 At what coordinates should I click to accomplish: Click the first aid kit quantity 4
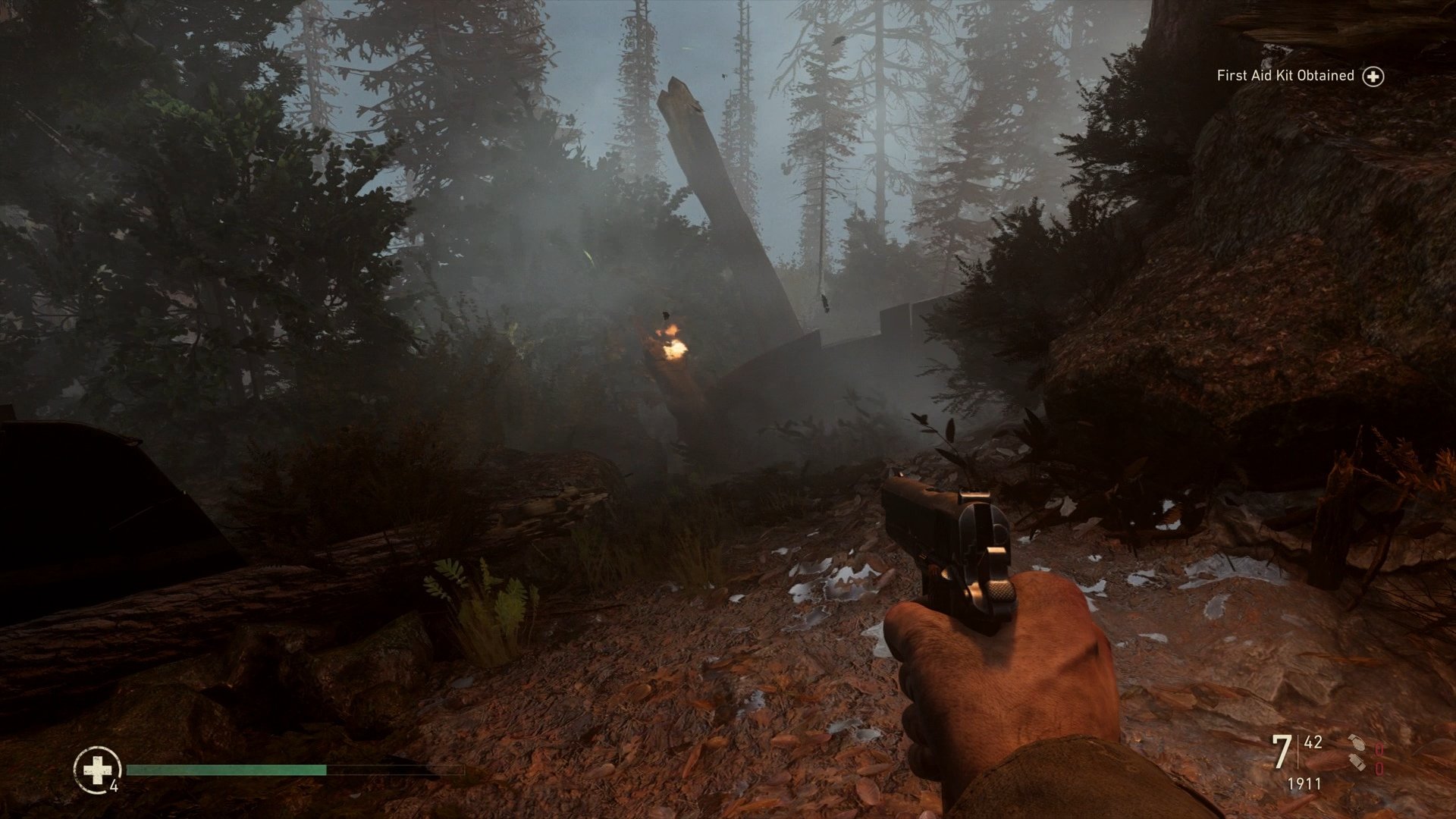click(112, 786)
